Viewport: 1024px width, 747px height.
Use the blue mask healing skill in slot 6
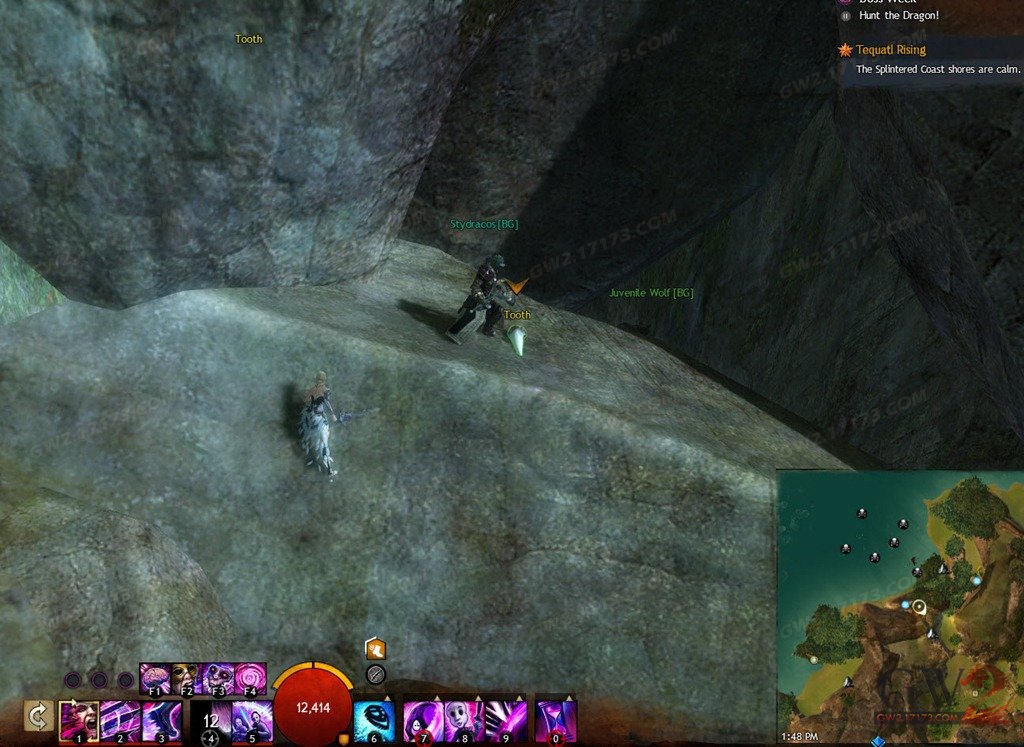click(374, 720)
